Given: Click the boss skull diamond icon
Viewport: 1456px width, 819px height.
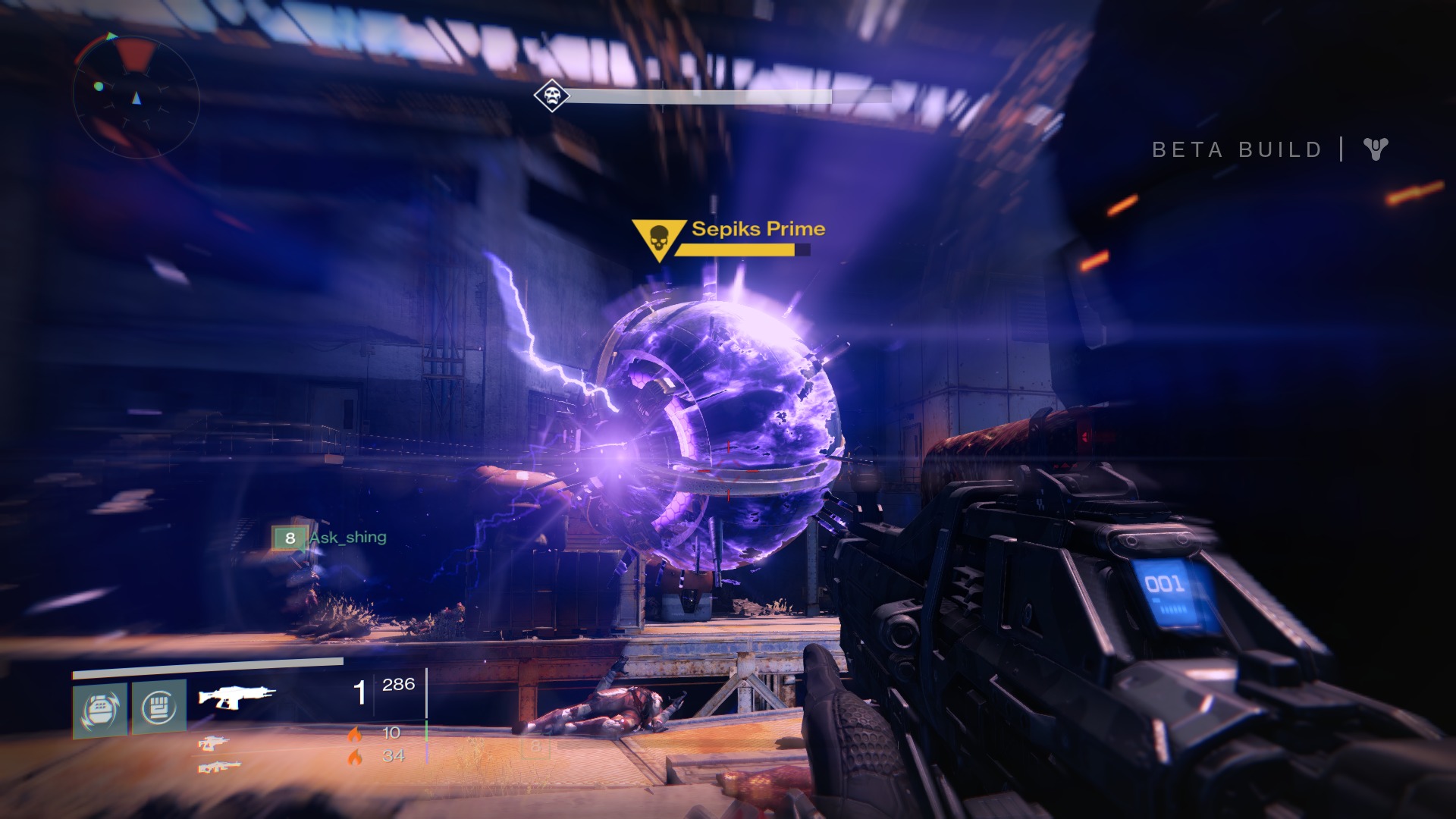Looking at the screenshot, I should (549, 96).
